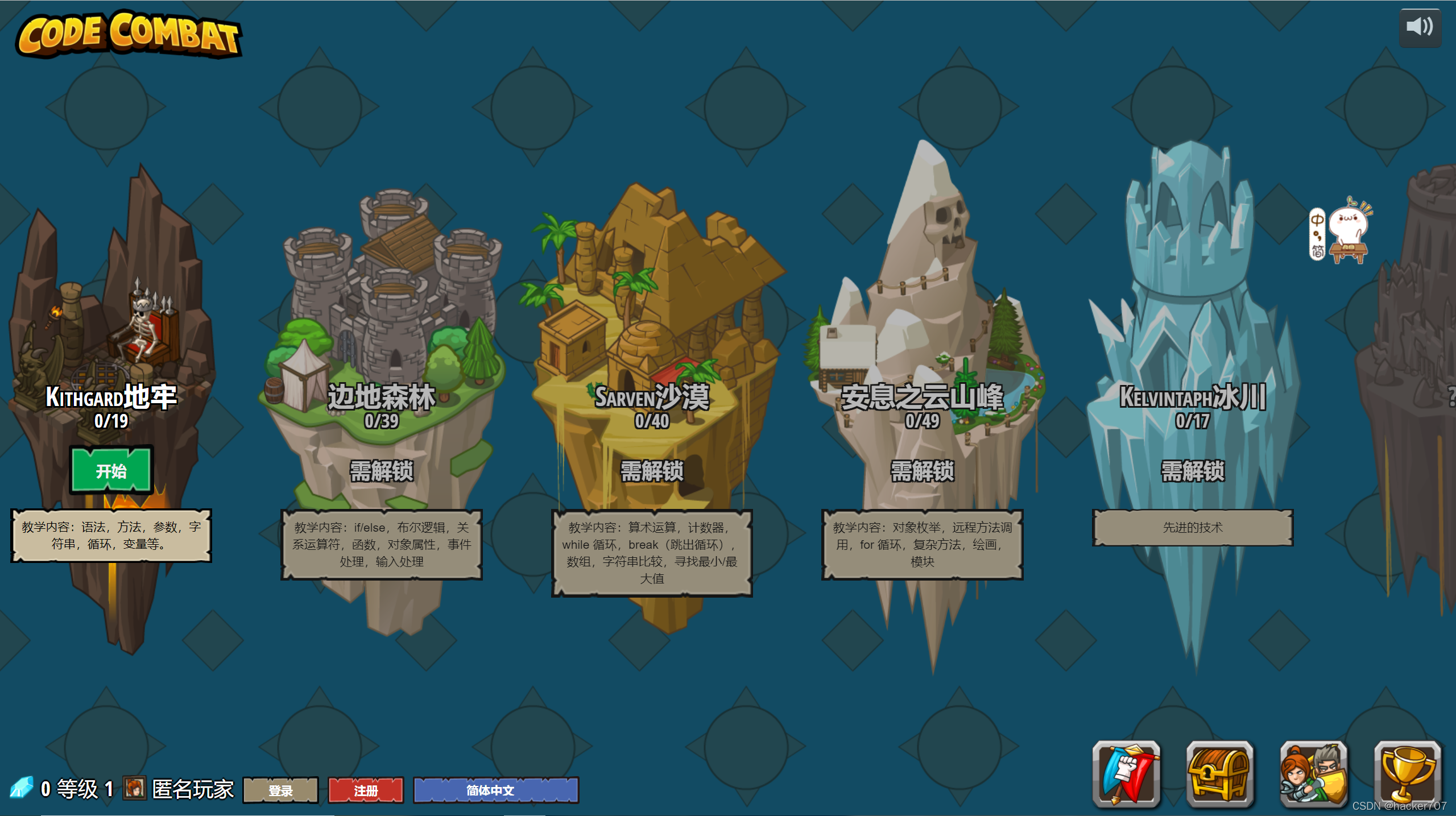The height and width of the screenshot is (816, 1456).
Task: Open the heroes selection icon
Action: (1314, 773)
